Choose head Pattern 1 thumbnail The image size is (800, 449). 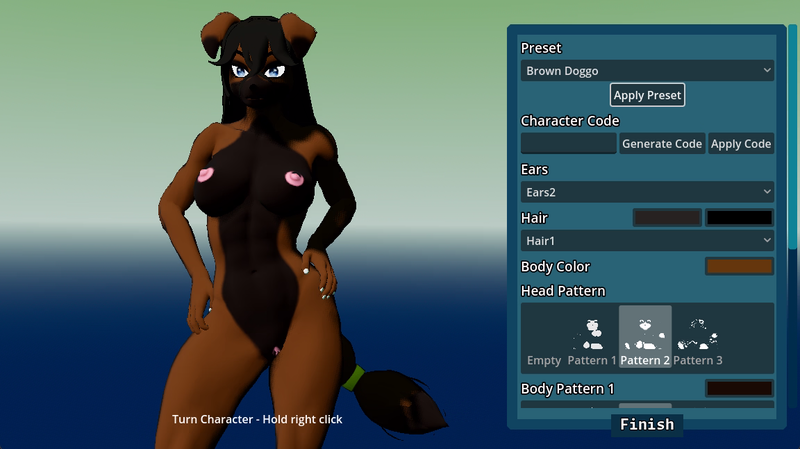[593, 339]
